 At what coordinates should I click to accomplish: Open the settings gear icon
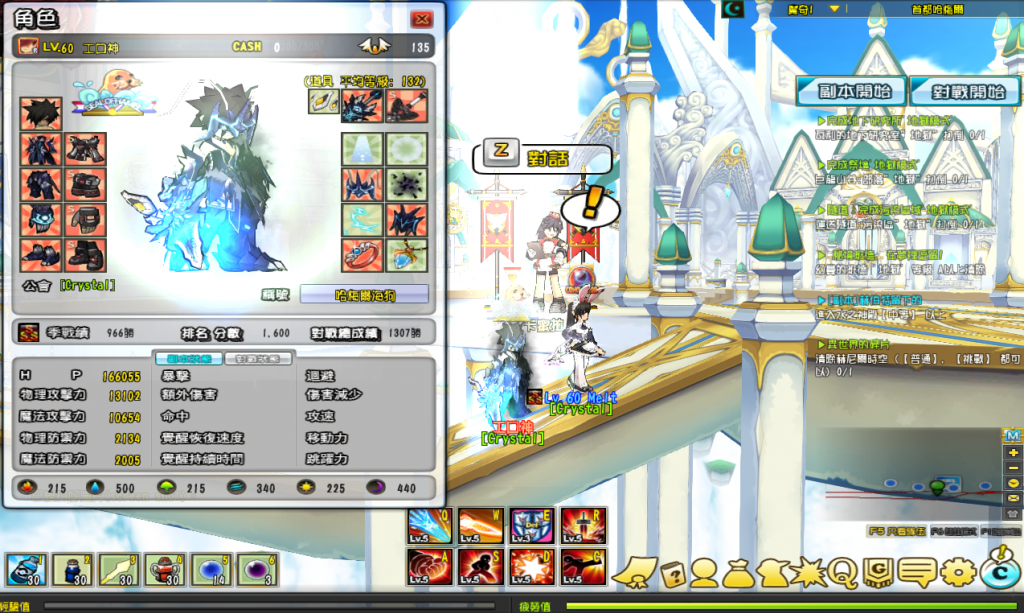click(957, 572)
